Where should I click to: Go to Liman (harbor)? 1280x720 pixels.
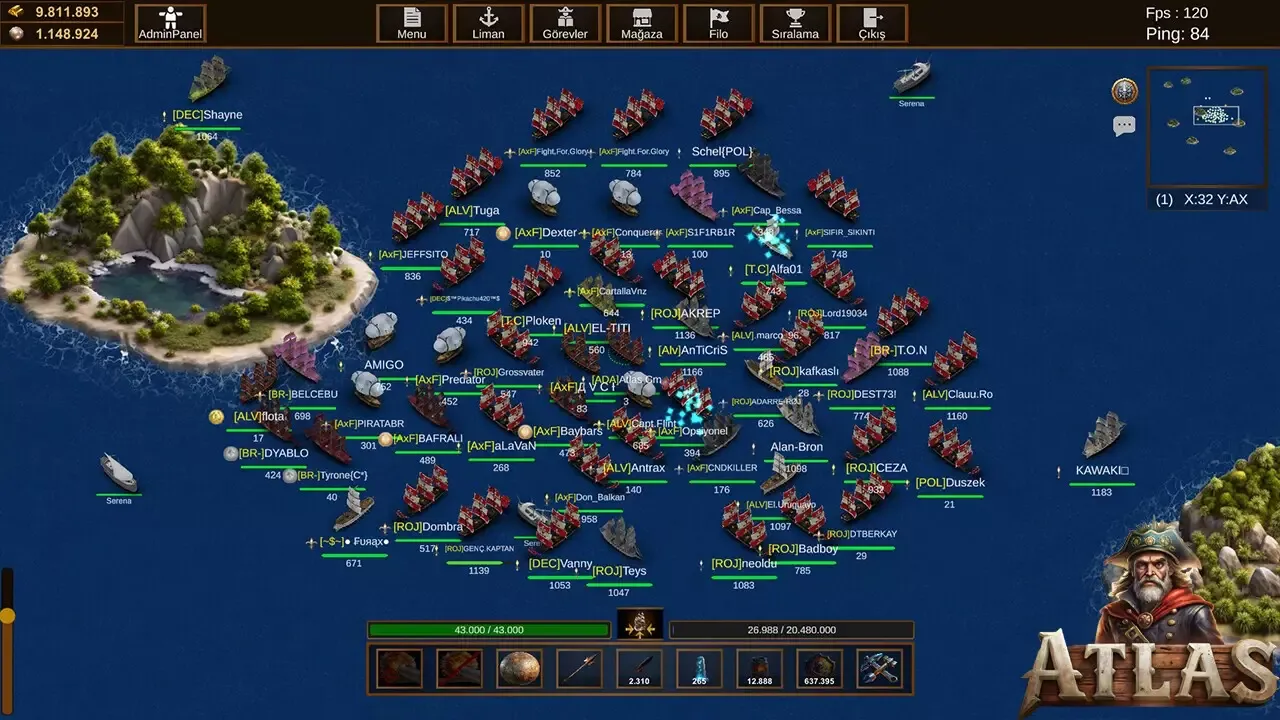click(488, 23)
